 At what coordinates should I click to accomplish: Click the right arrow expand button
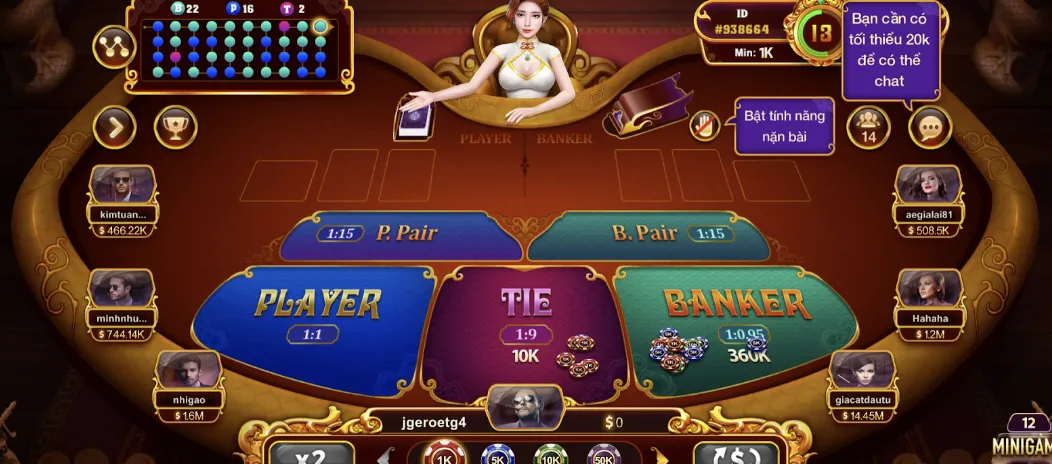coord(115,127)
